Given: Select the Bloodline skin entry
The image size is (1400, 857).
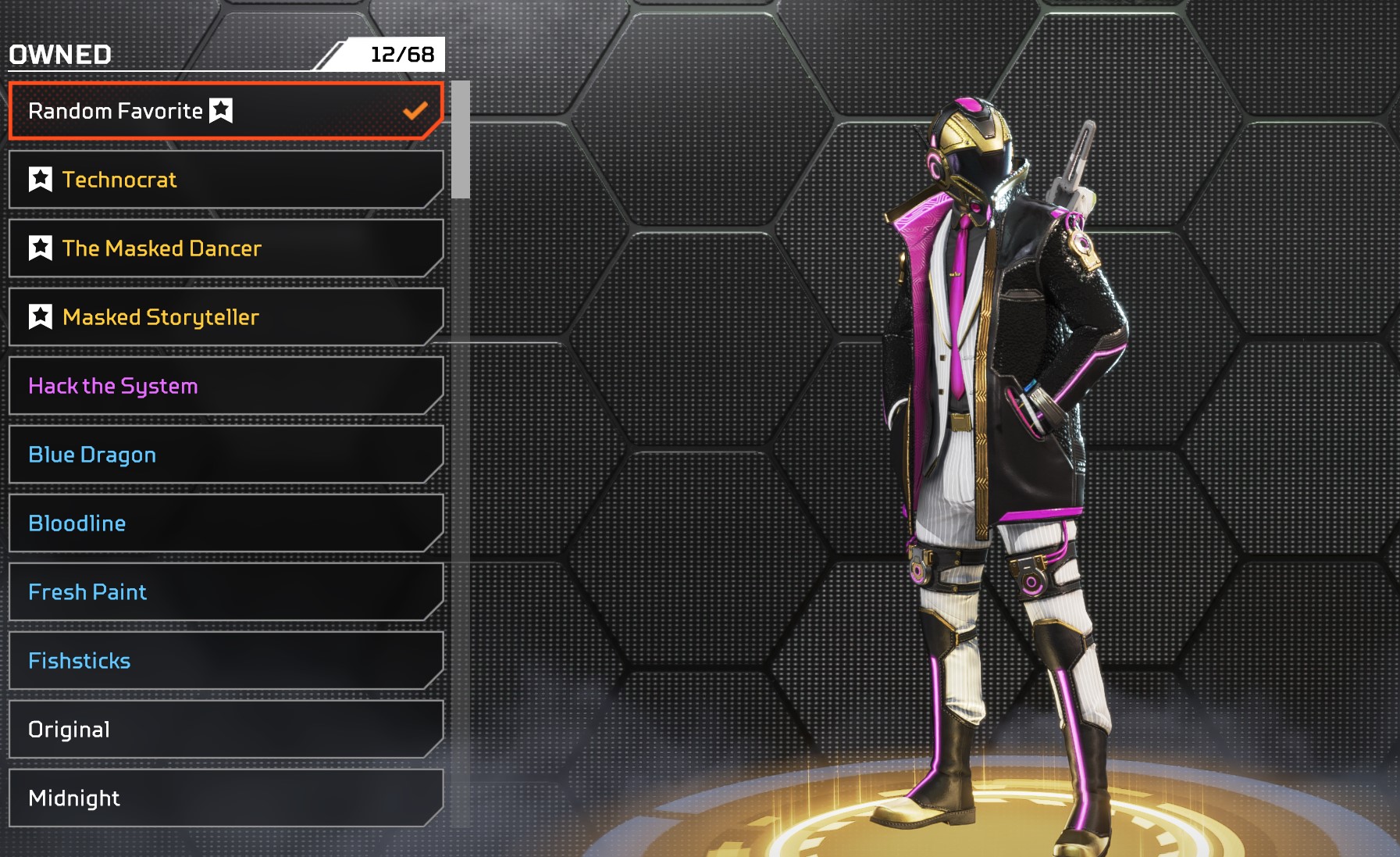Looking at the screenshot, I should click(x=226, y=523).
